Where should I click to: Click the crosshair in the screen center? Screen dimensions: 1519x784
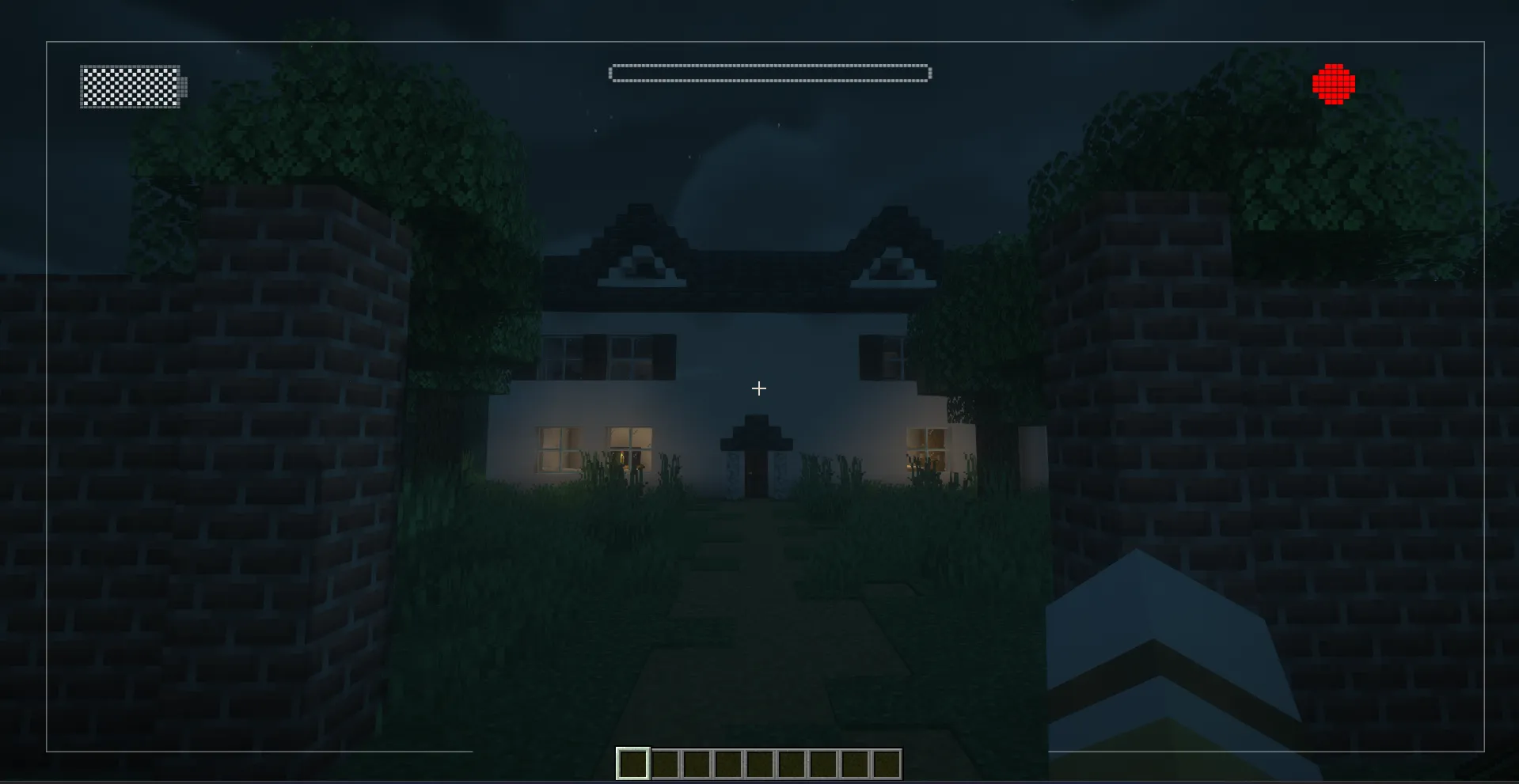758,388
